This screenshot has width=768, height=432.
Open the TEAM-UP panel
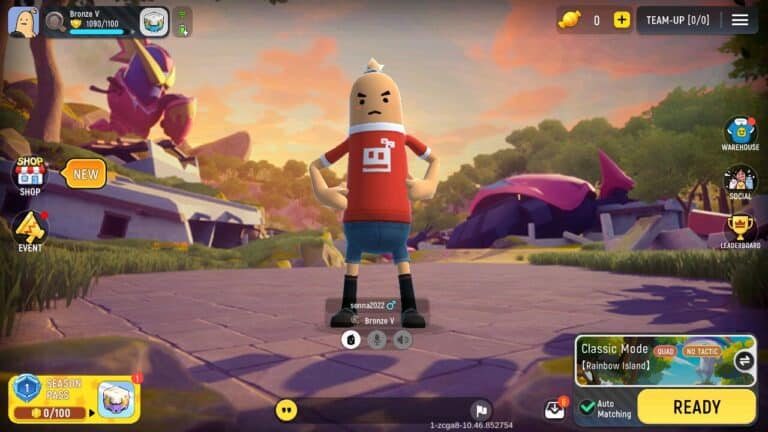(677, 20)
